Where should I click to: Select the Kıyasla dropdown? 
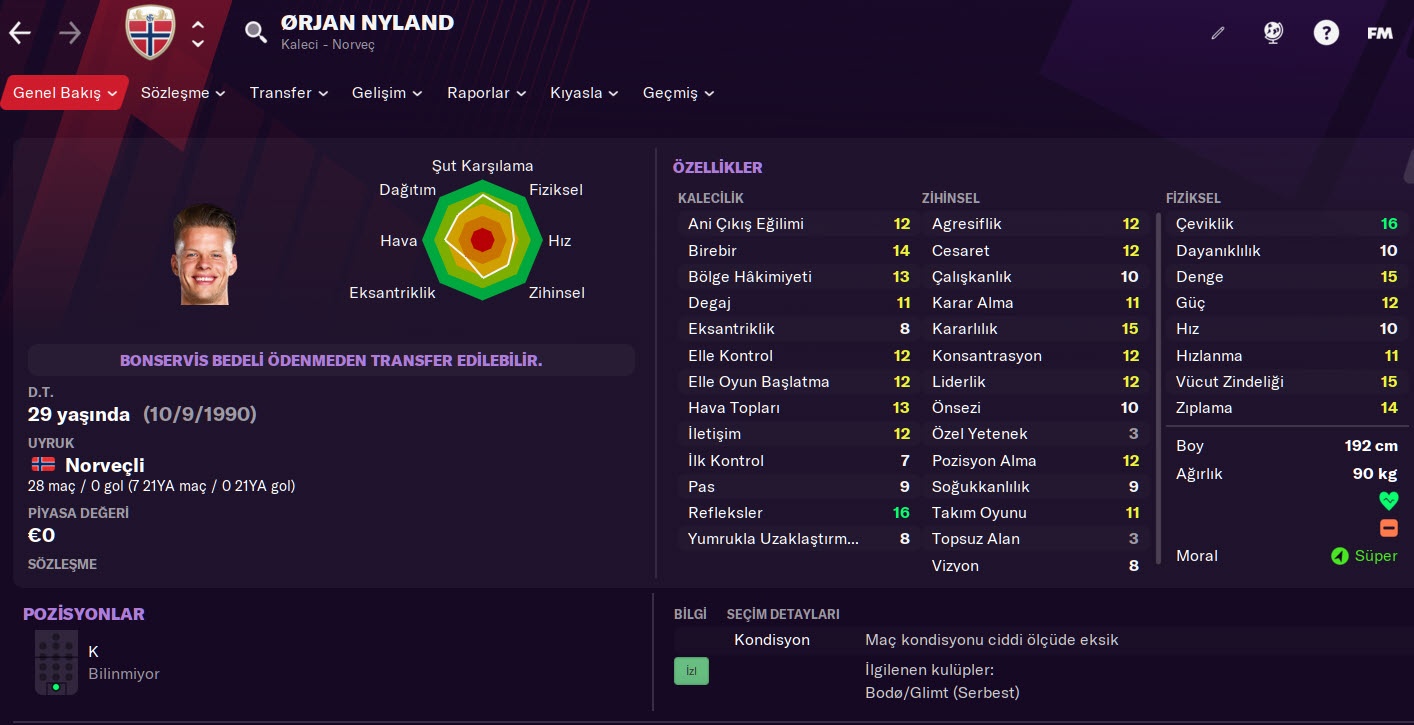point(584,93)
